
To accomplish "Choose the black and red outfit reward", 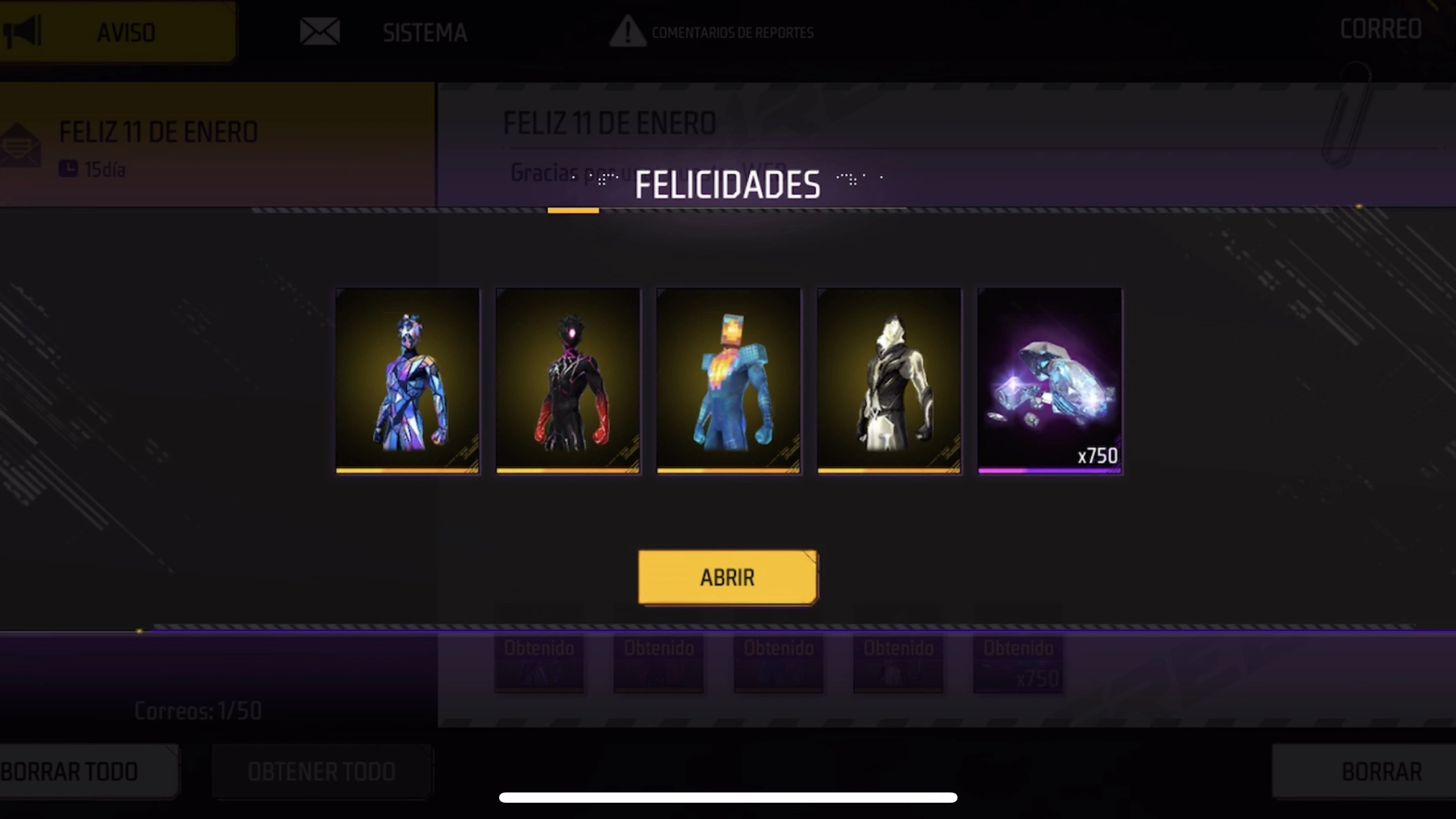I will tap(568, 380).
